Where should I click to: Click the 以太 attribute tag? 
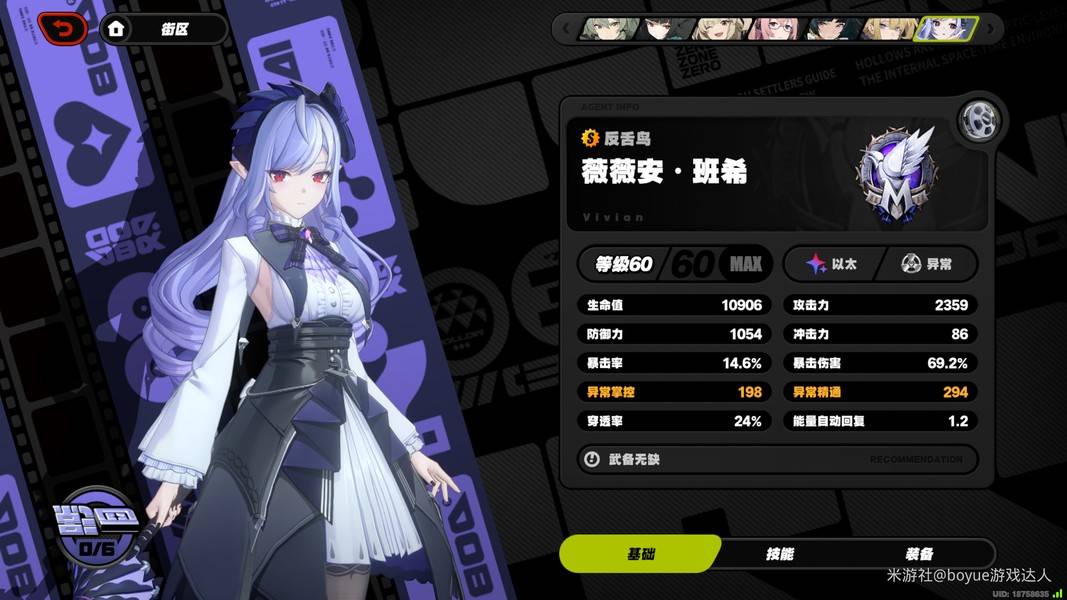click(832, 264)
